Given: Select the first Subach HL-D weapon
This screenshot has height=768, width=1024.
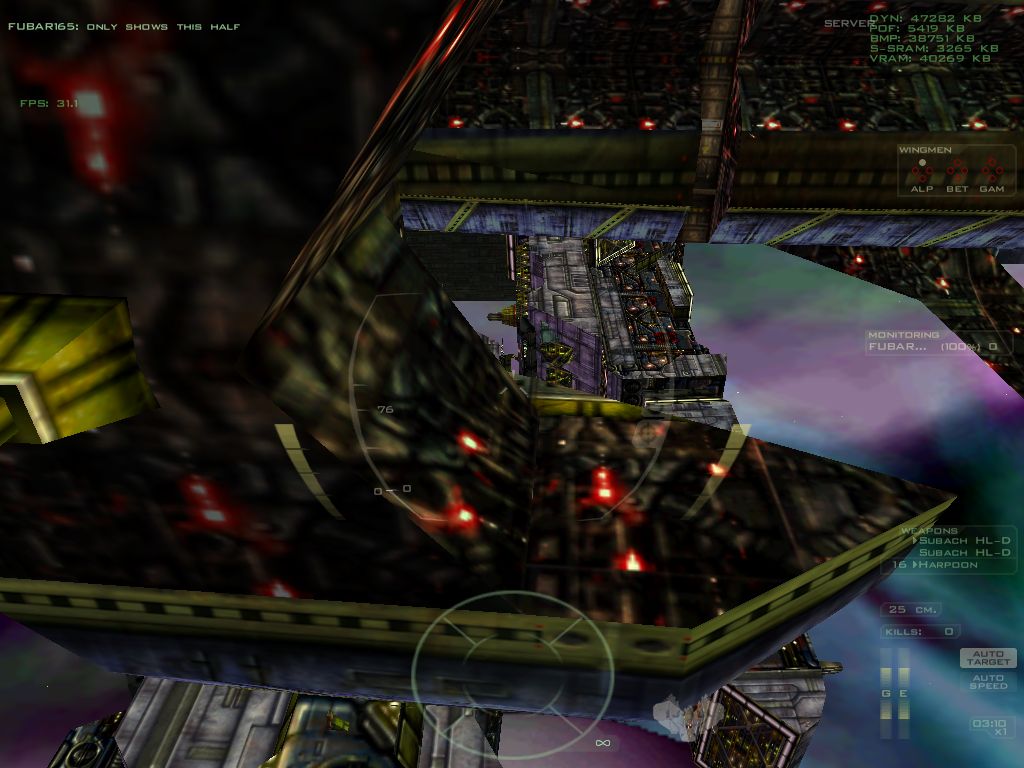Looking at the screenshot, I should tap(964, 541).
